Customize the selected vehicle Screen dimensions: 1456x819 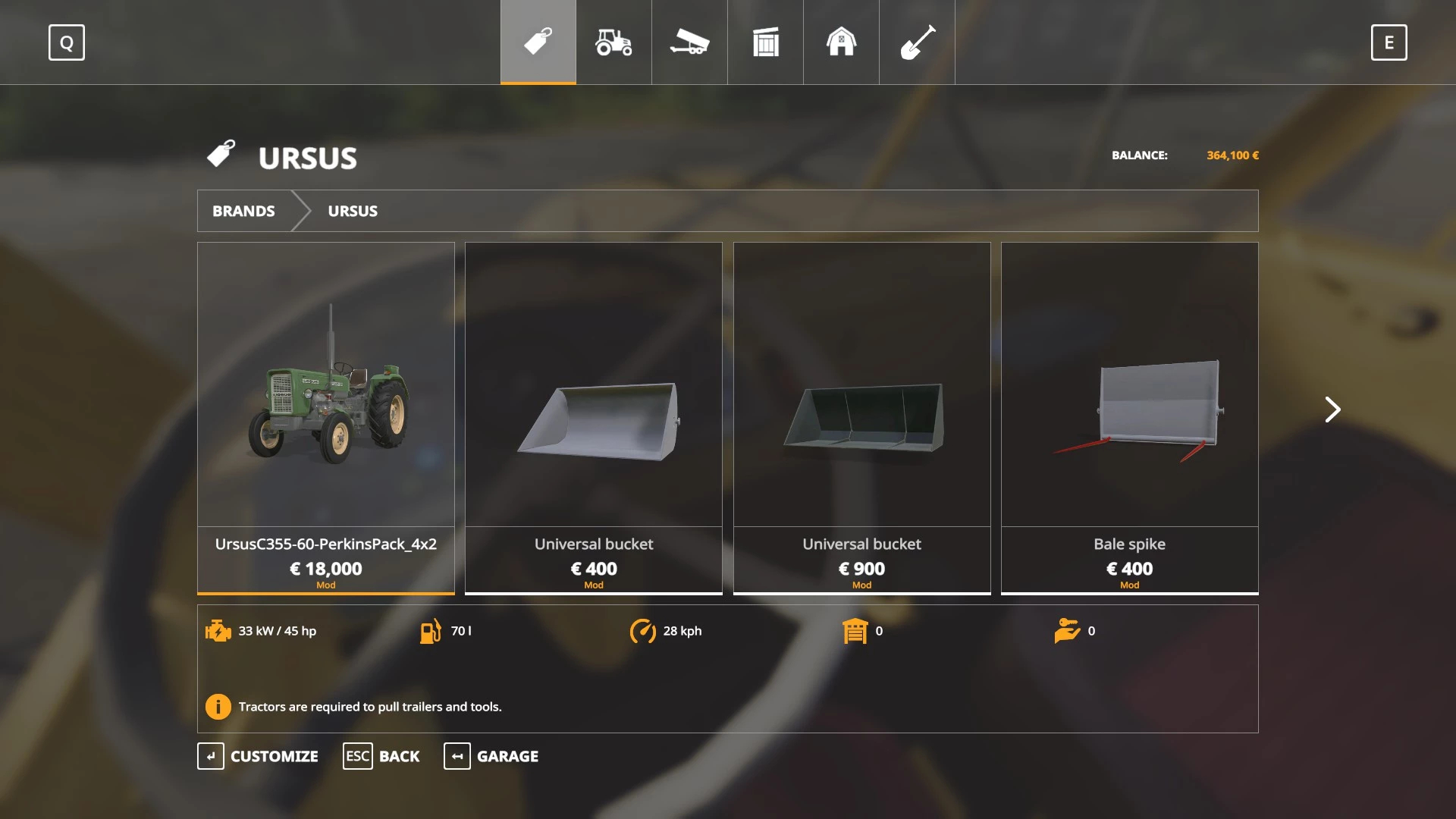pos(258,756)
